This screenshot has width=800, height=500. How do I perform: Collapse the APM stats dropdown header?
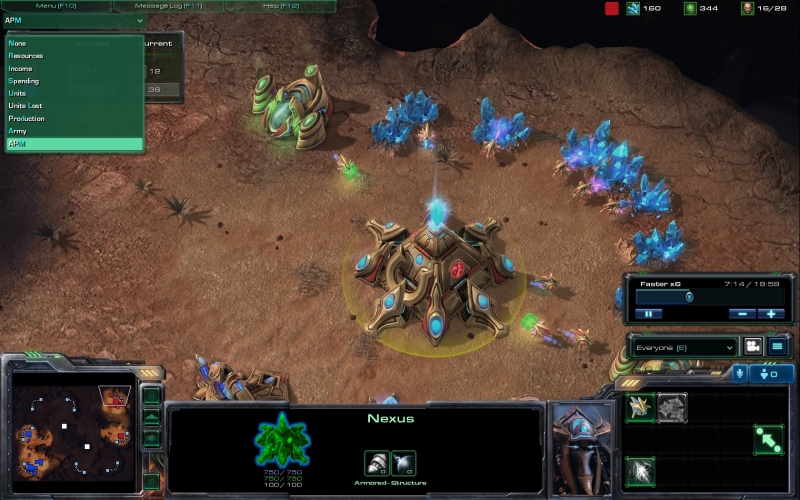tap(74, 20)
